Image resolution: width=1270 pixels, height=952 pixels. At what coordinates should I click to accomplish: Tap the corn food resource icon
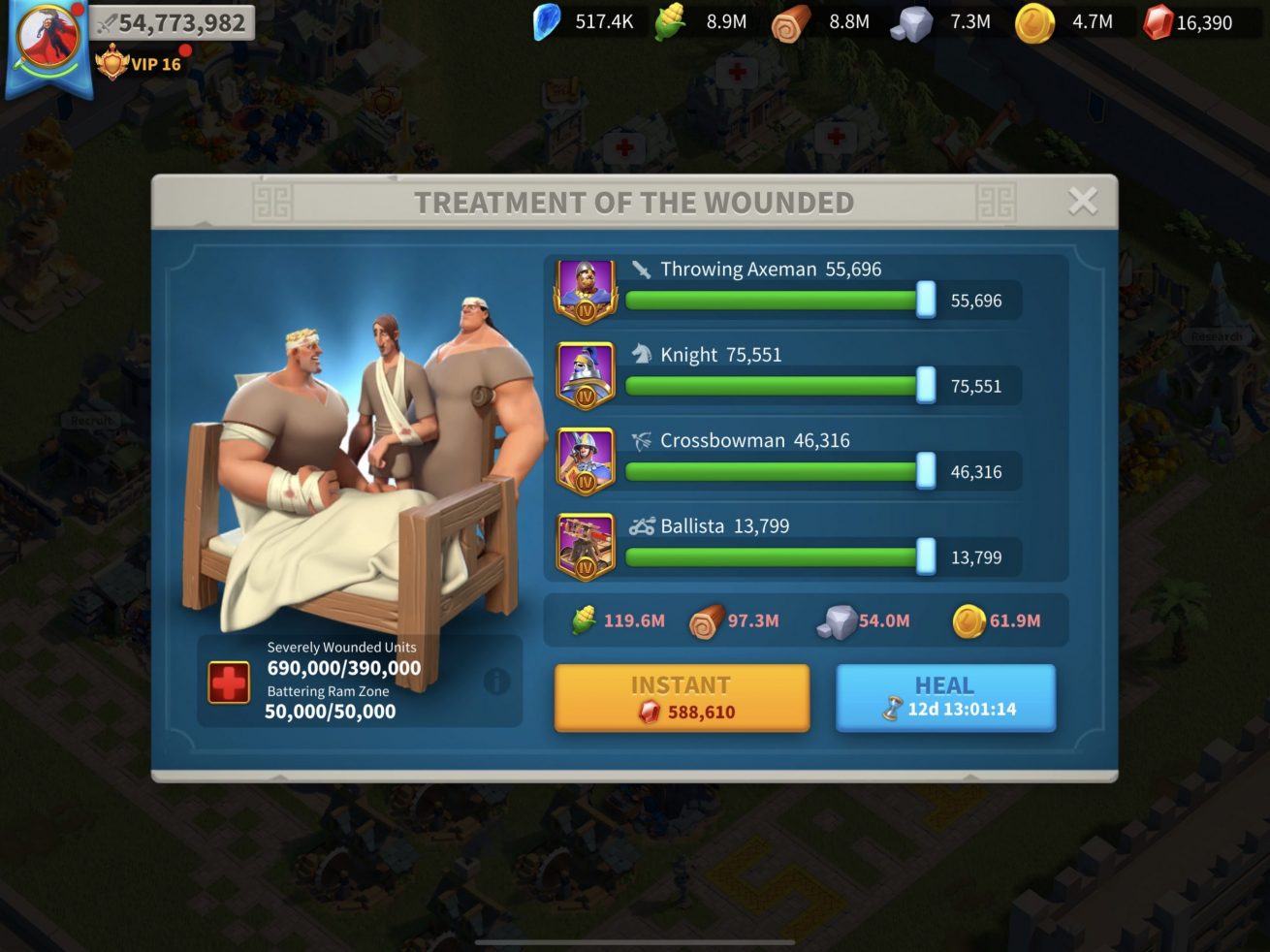point(670,22)
